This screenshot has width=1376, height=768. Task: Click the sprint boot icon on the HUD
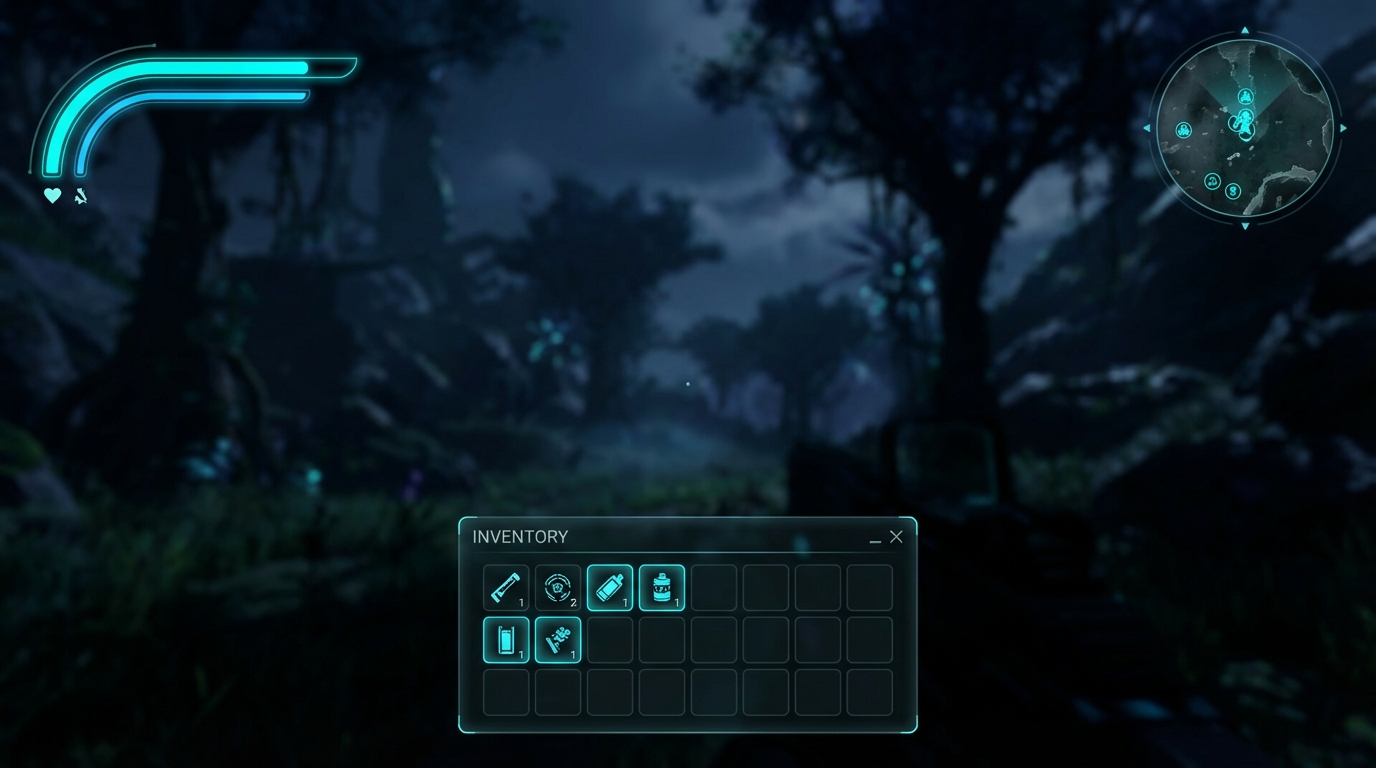[x=78, y=196]
